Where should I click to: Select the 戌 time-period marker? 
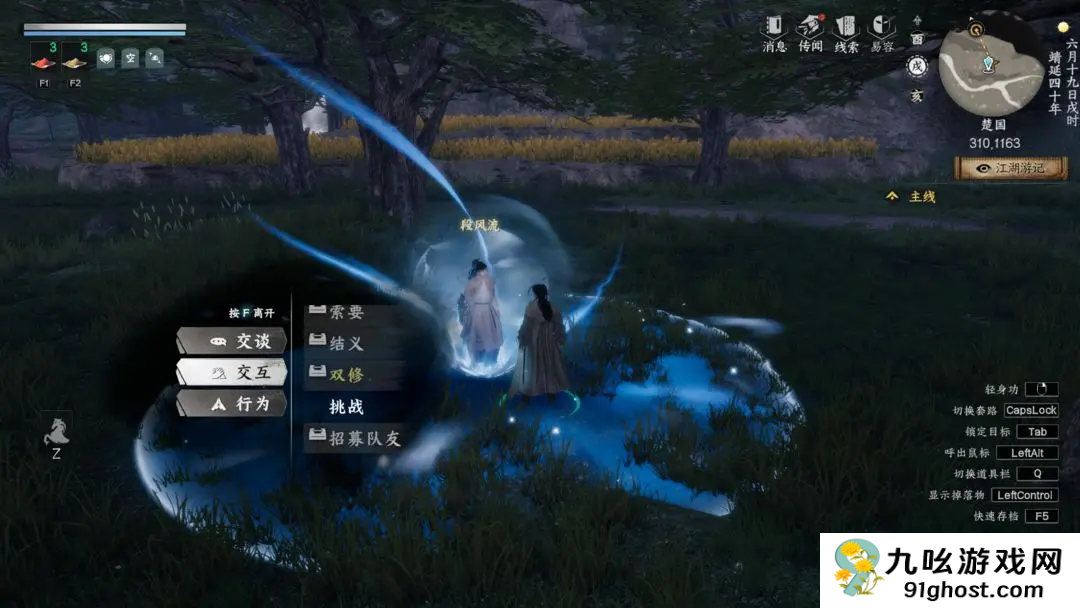coord(916,67)
